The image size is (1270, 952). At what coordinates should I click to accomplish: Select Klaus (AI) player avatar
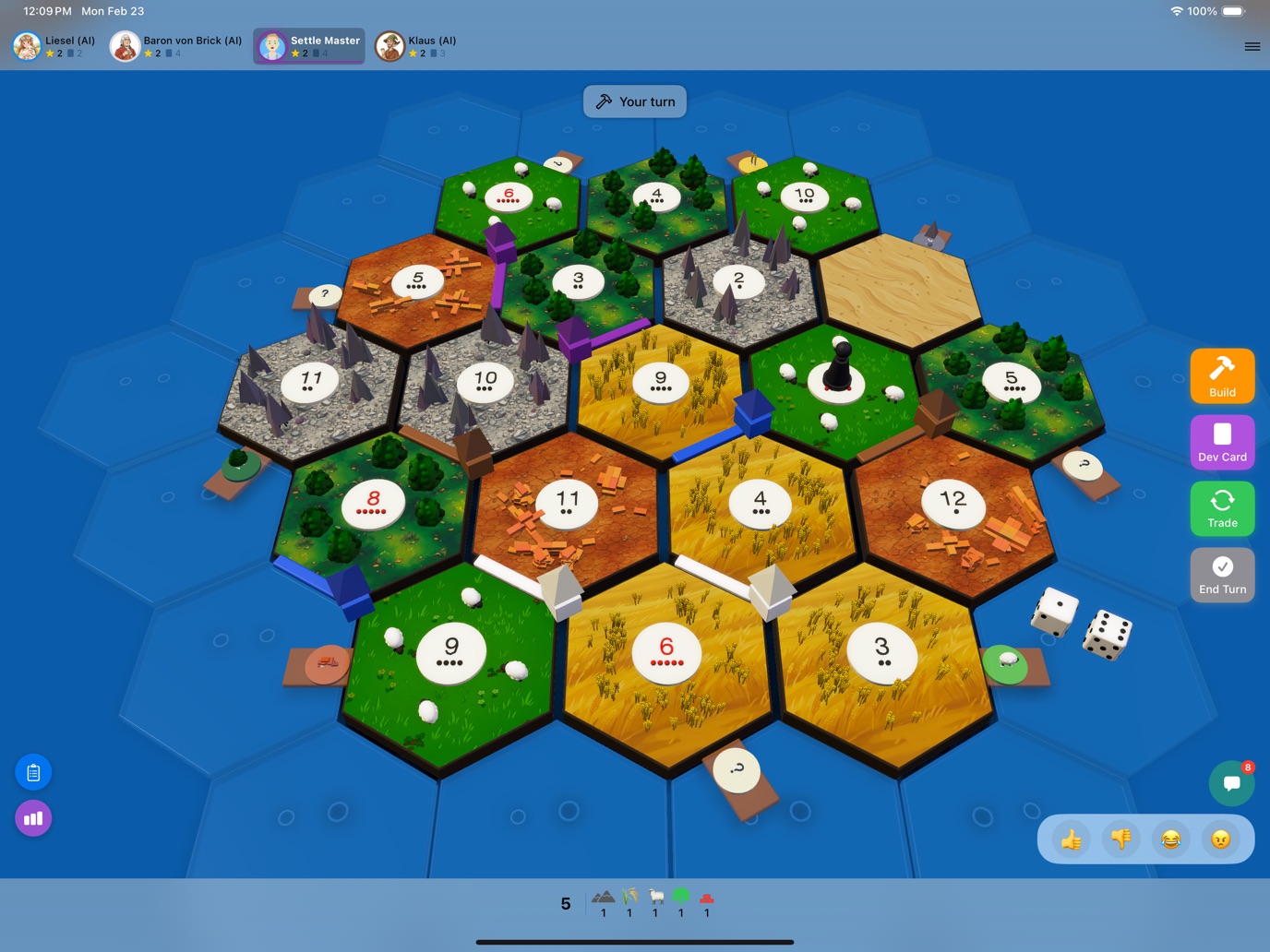point(389,46)
